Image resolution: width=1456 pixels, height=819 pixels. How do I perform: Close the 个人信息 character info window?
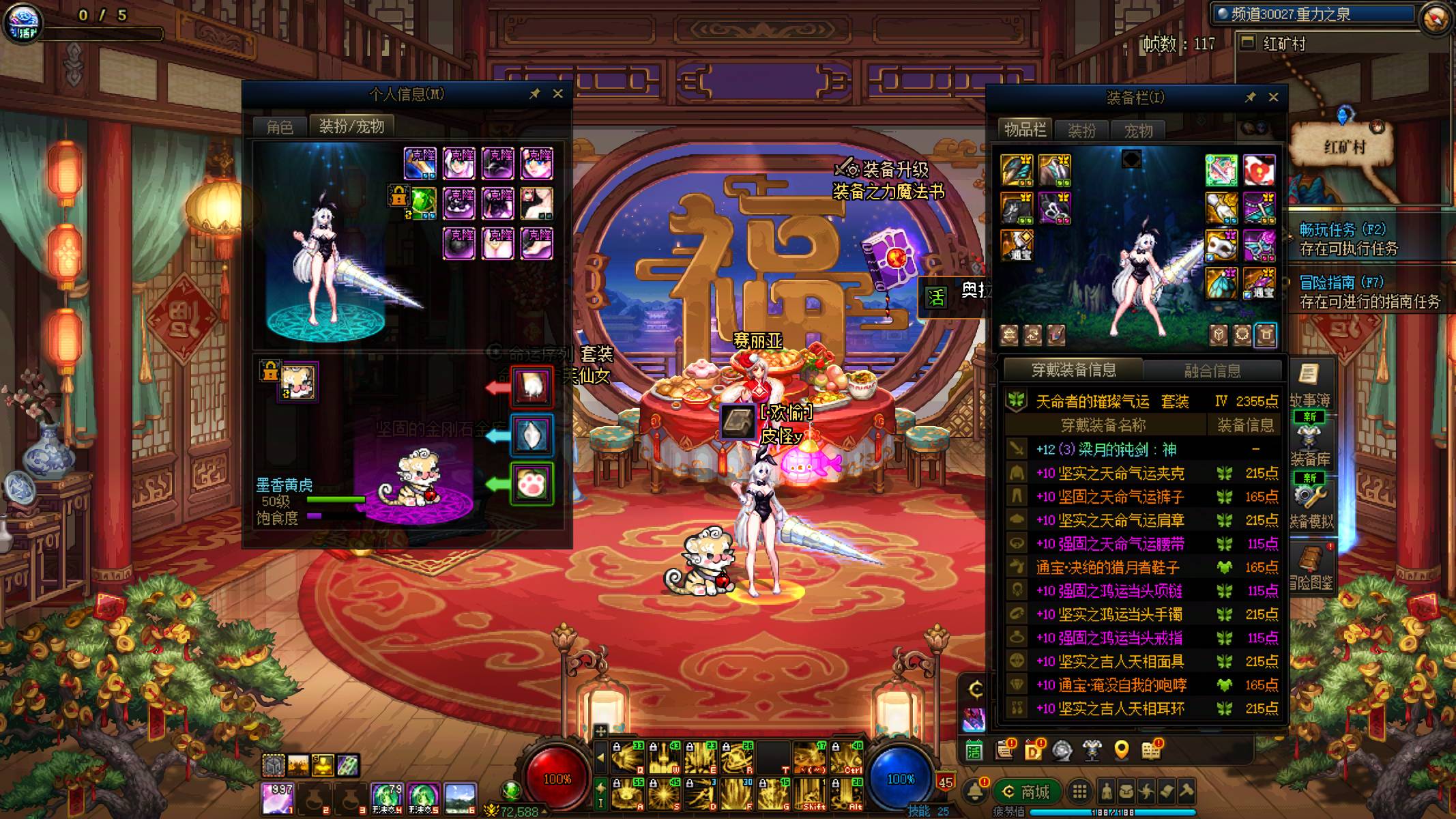[557, 94]
